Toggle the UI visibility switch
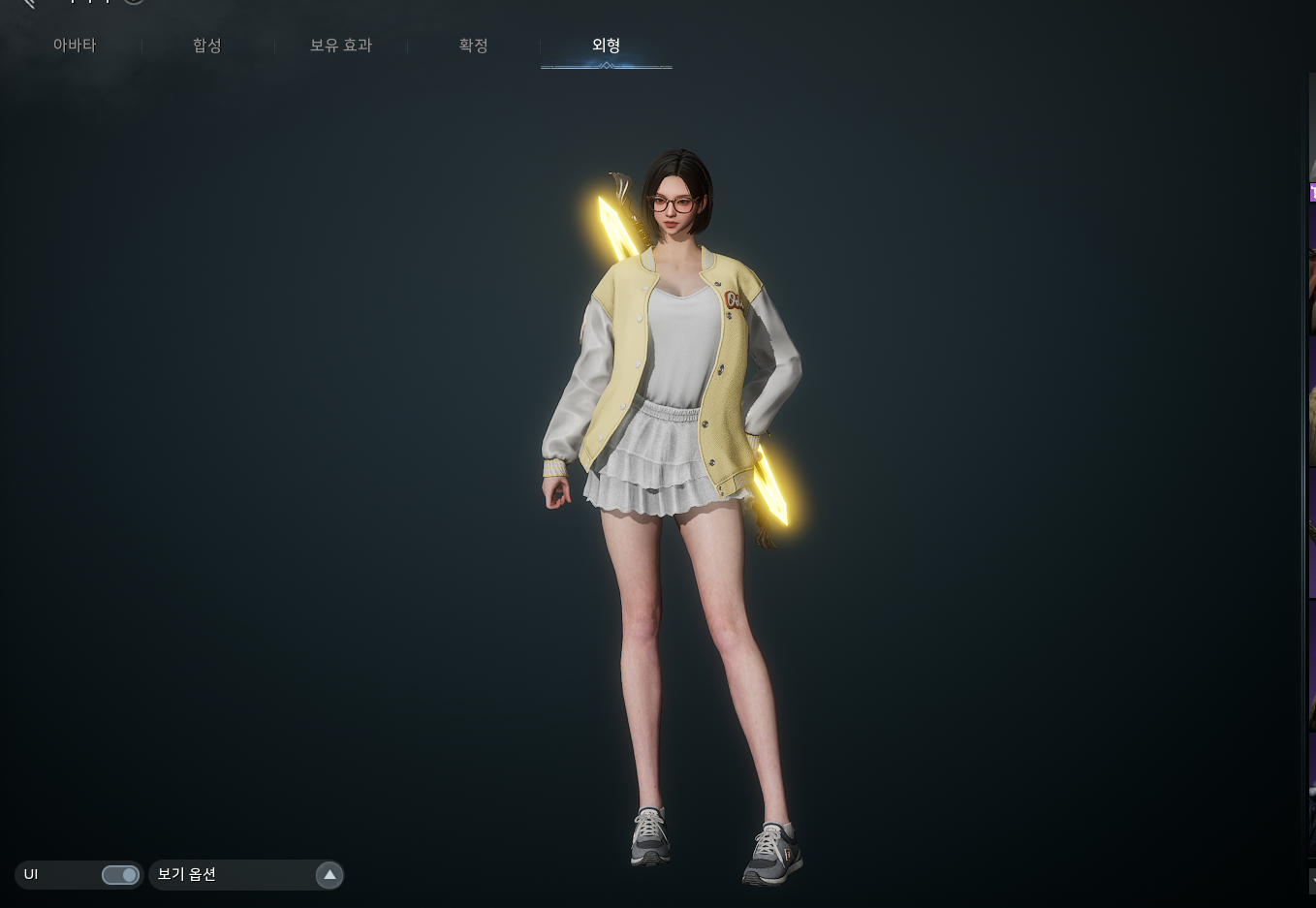Screen dimensions: 1316x908 pos(120,875)
